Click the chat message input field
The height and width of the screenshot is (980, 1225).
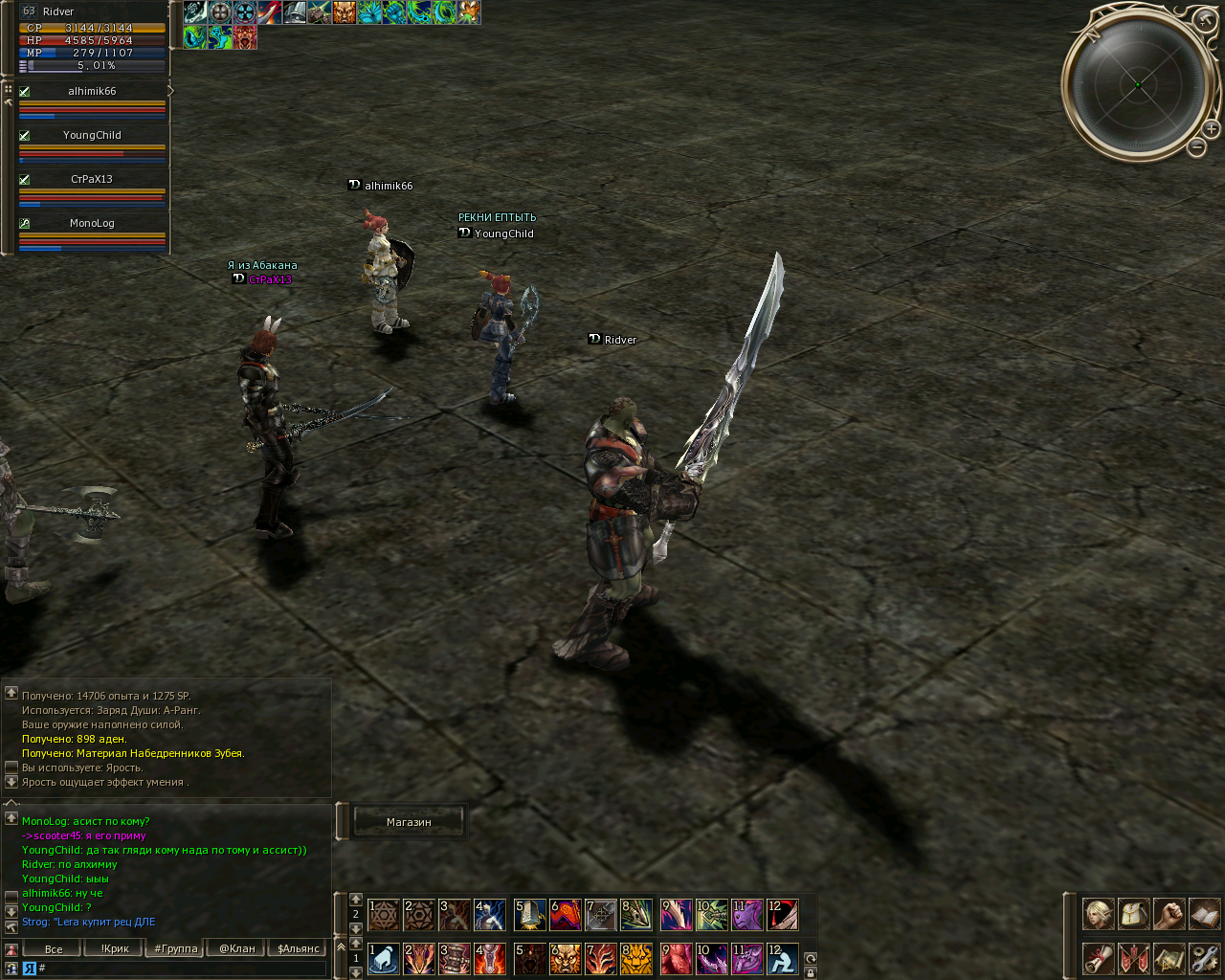pyautogui.click(x=182, y=969)
